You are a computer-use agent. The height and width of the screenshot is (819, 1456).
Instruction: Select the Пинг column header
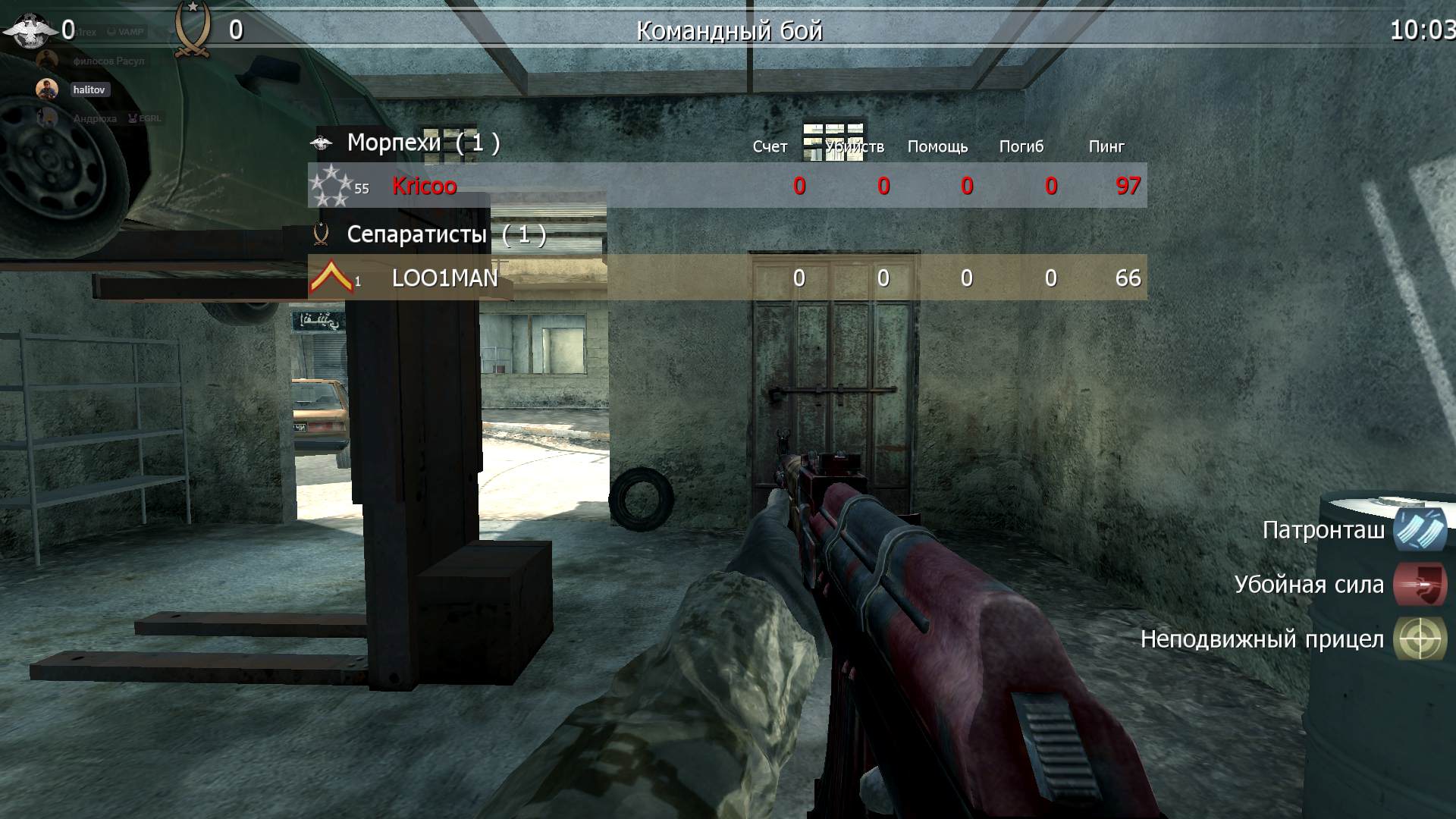pos(1106,146)
